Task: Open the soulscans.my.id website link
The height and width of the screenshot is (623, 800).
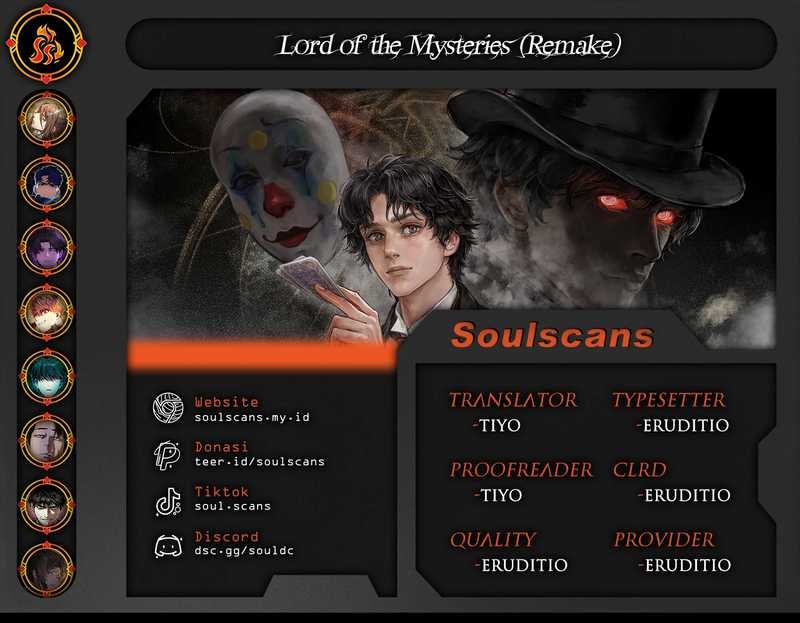Action: tap(252, 416)
